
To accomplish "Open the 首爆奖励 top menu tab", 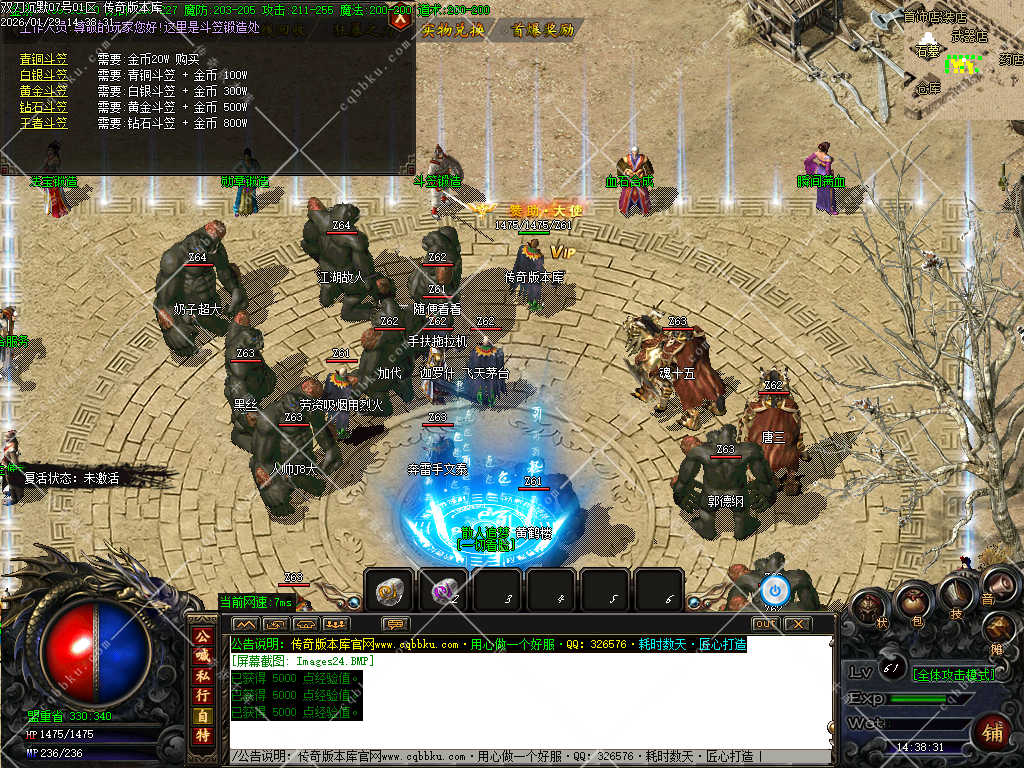I will point(543,30).
